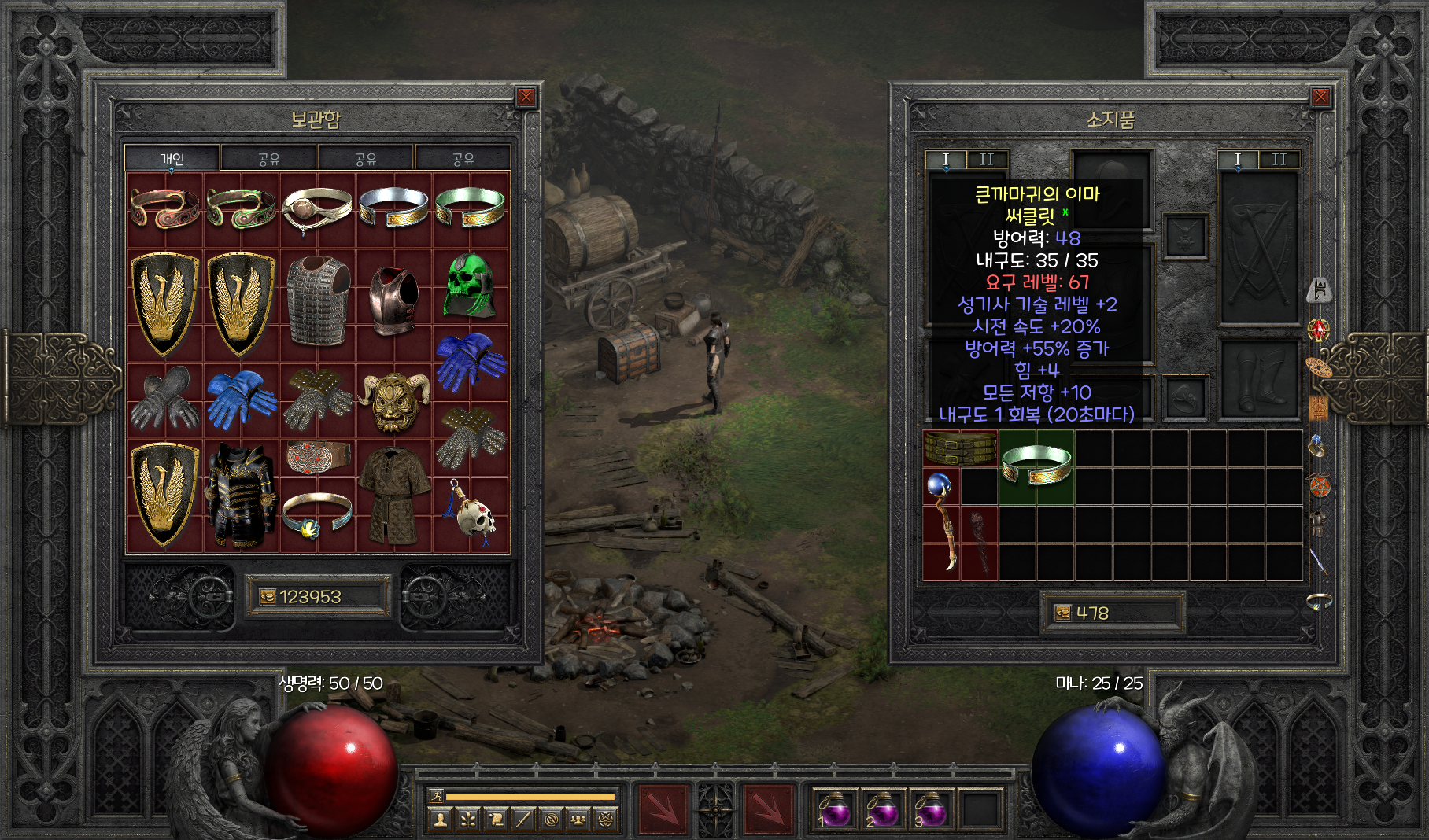Select the black ornate plate armor
This screenshot has width=1429, height=840.
(241, 496)
